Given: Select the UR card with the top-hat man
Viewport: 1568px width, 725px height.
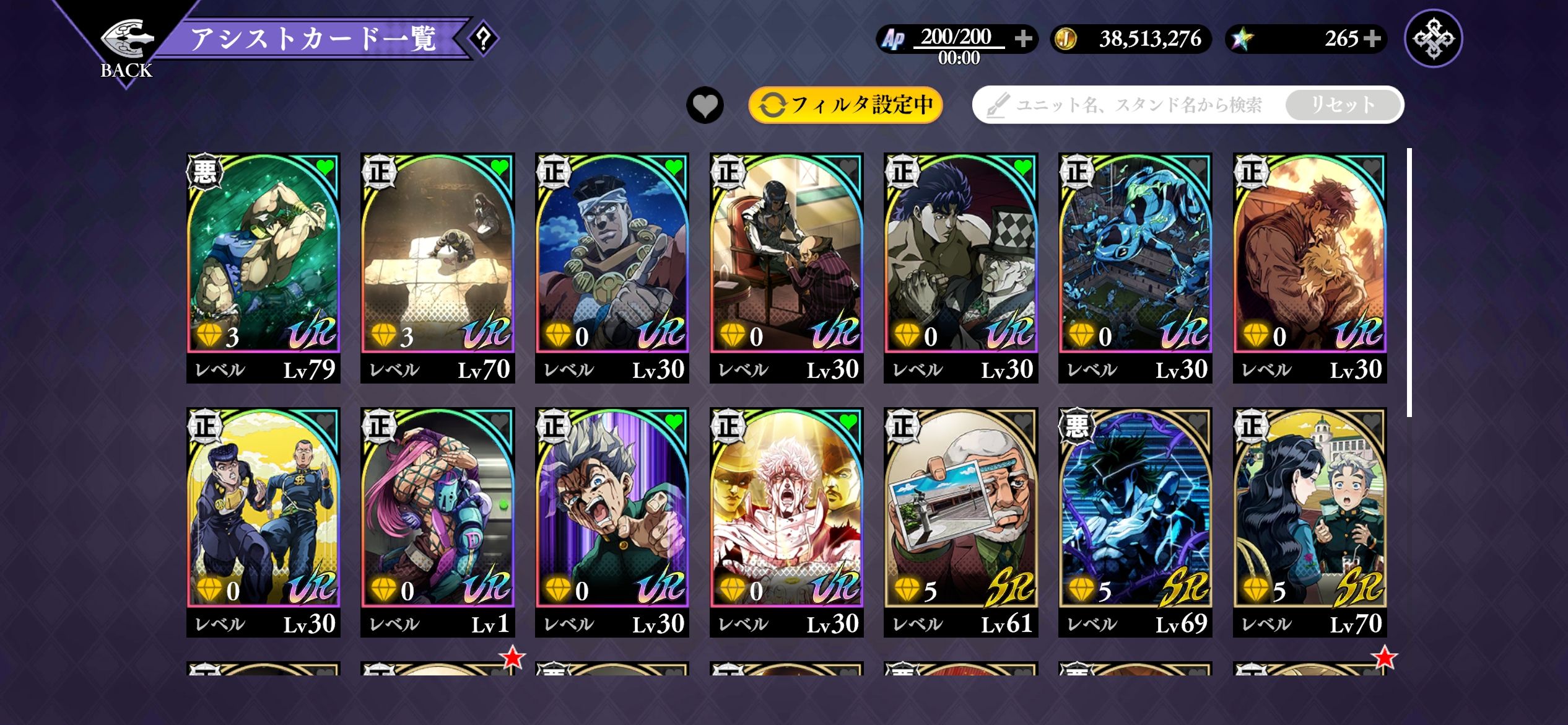Looking at the screenshot, I should 960,266.
